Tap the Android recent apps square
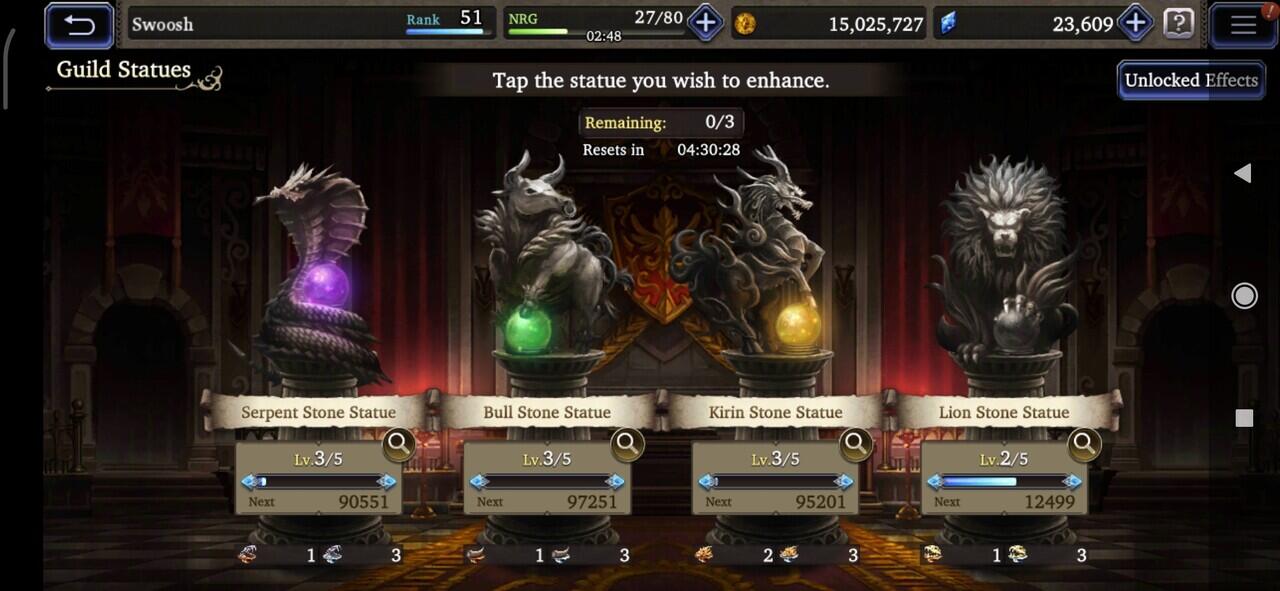 (x=1244, y=418)
